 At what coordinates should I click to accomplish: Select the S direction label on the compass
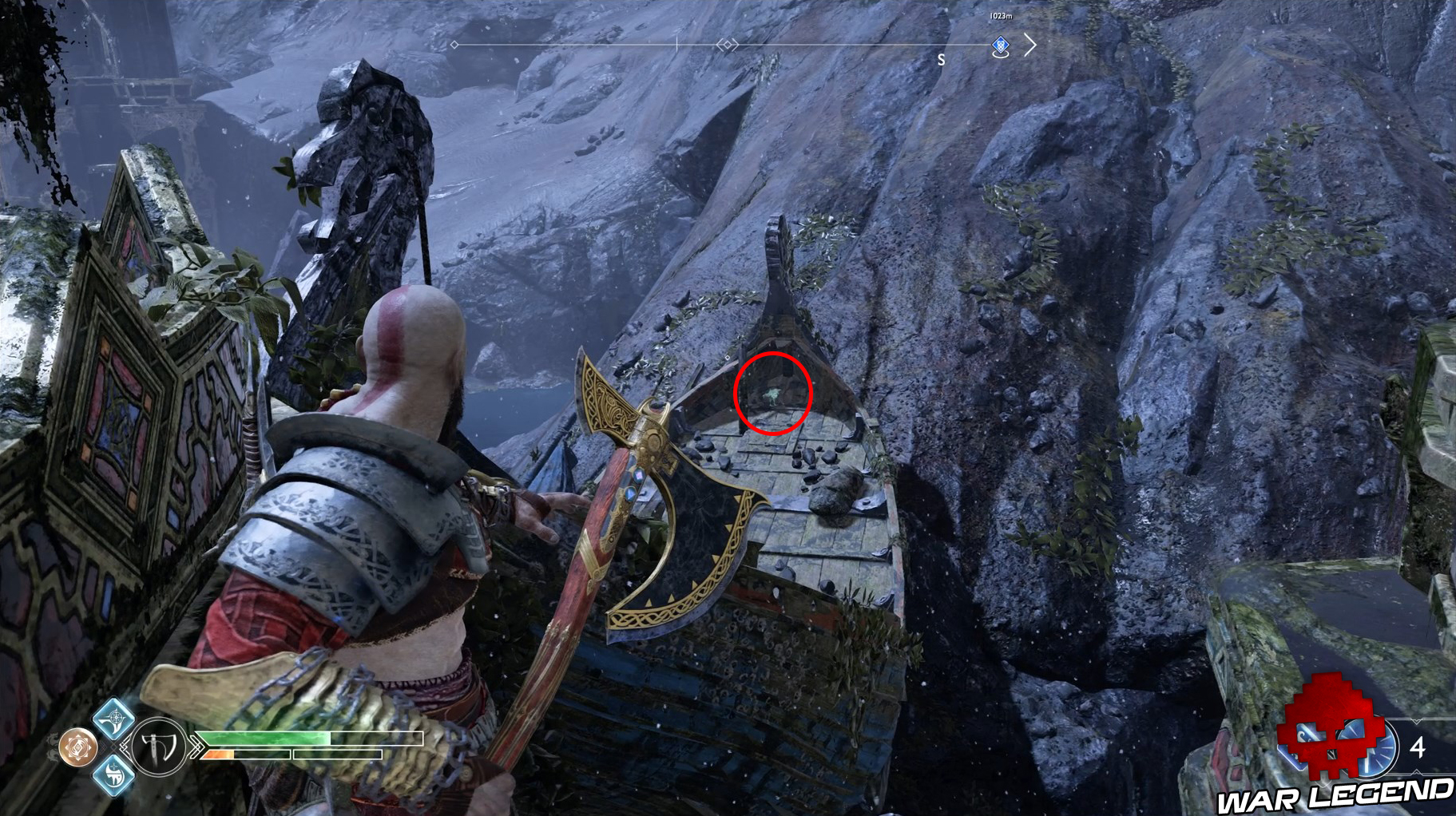click(942, 60)
